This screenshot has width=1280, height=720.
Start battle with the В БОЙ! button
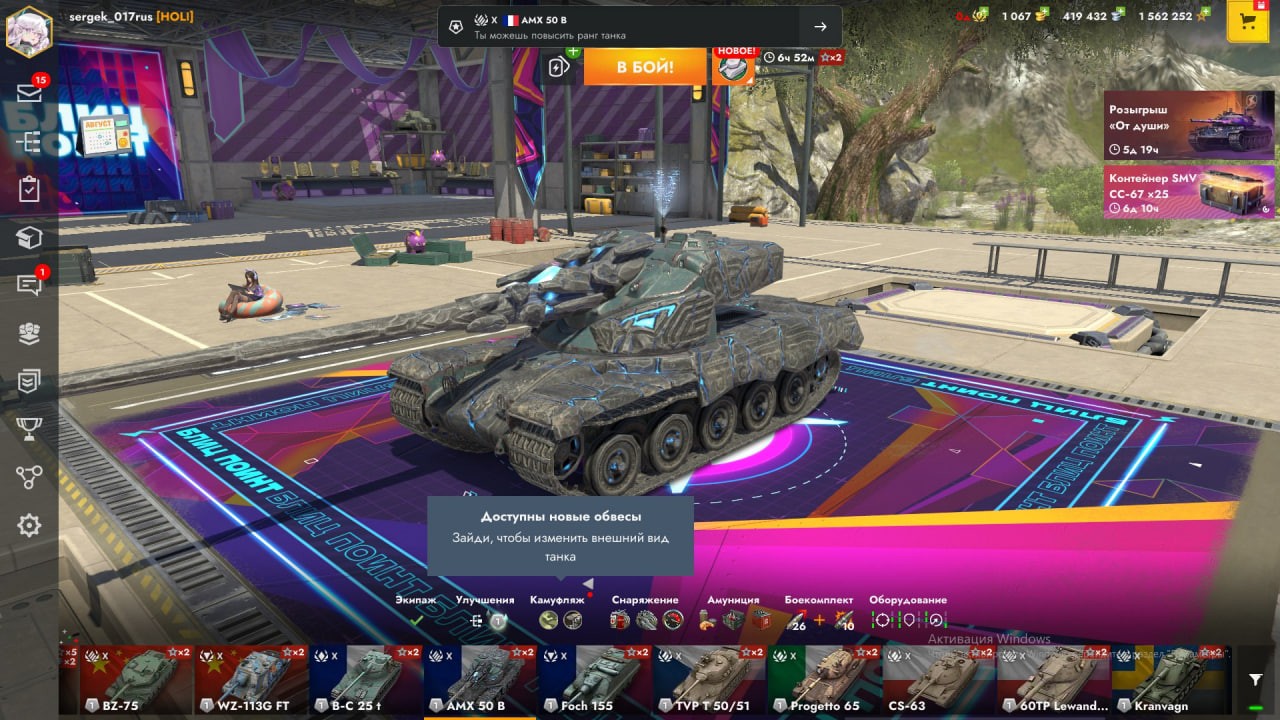tap(644, 67)
